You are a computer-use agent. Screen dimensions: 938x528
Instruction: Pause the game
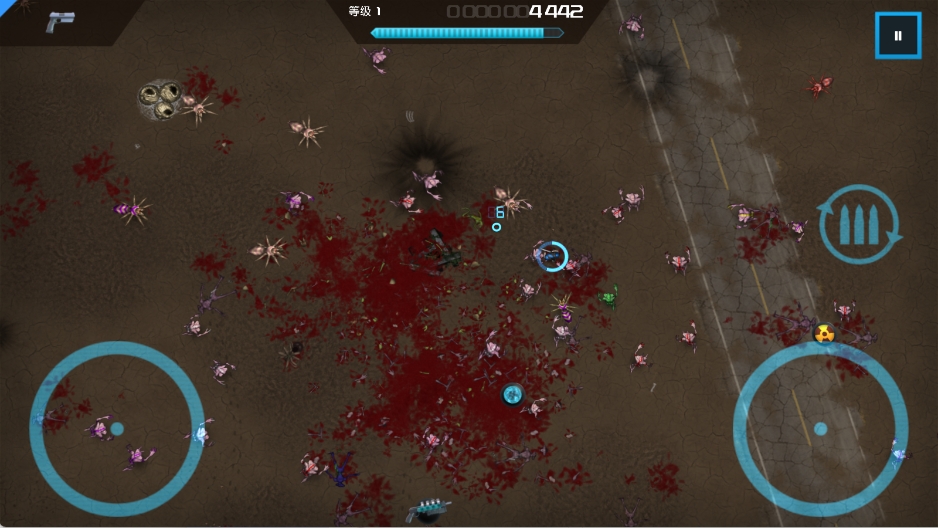[897, 36]
